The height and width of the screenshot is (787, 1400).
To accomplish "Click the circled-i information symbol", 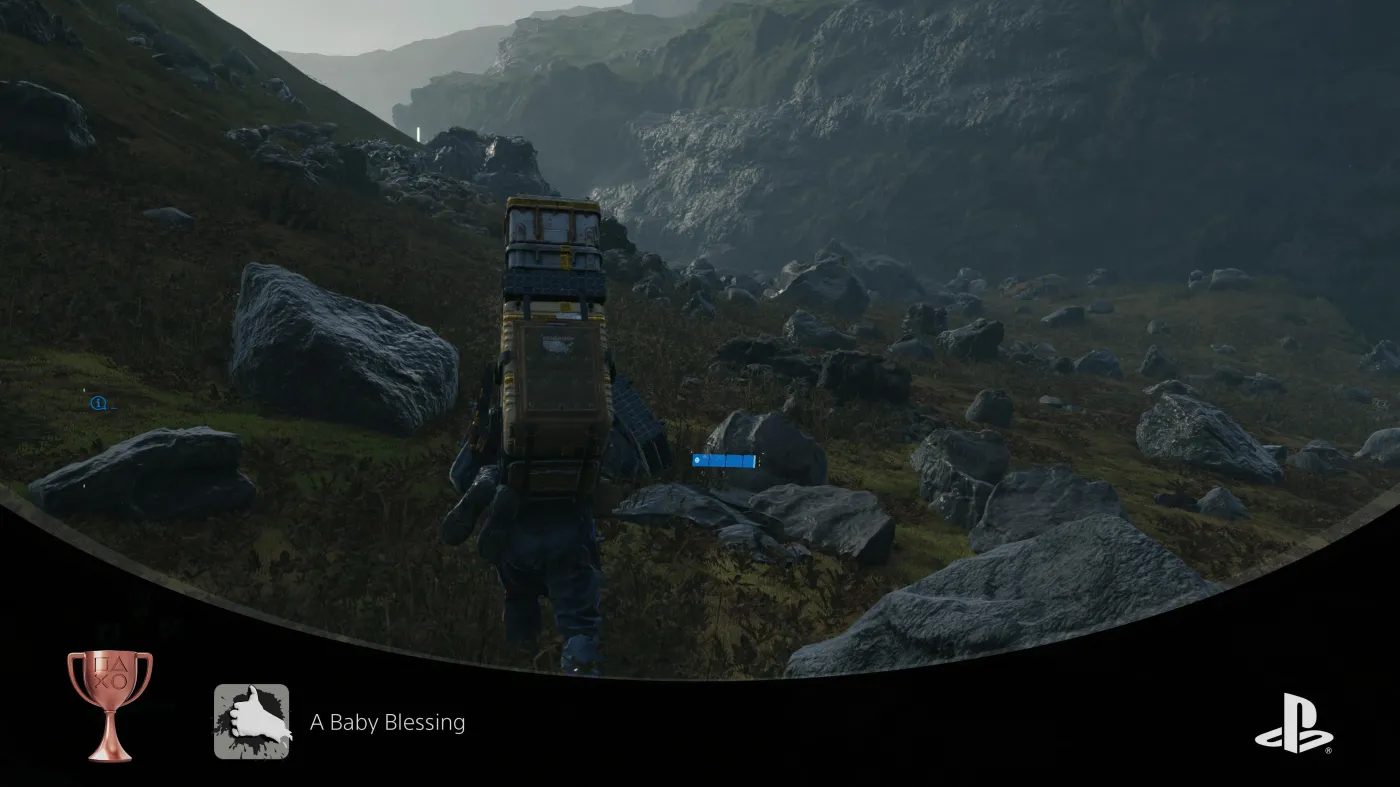I will tap(98, 403).
